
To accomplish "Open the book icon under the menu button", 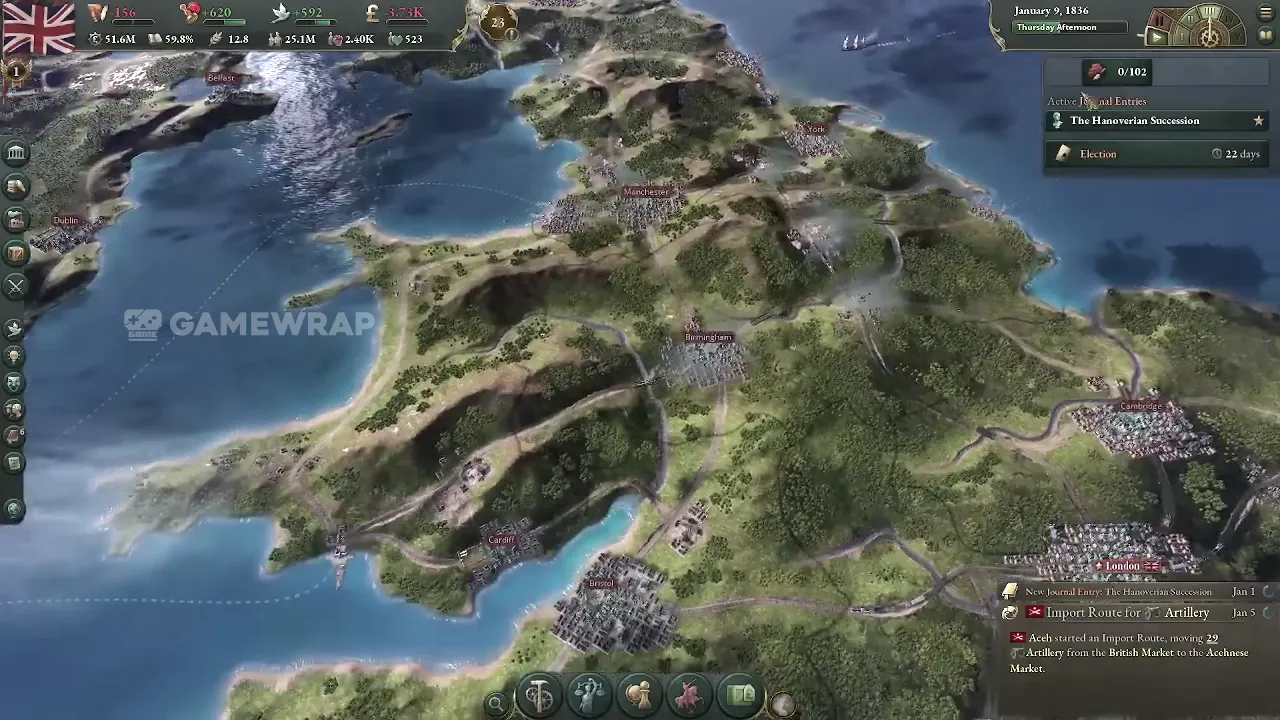I will pyautogui.click(x=1265, y=35).
